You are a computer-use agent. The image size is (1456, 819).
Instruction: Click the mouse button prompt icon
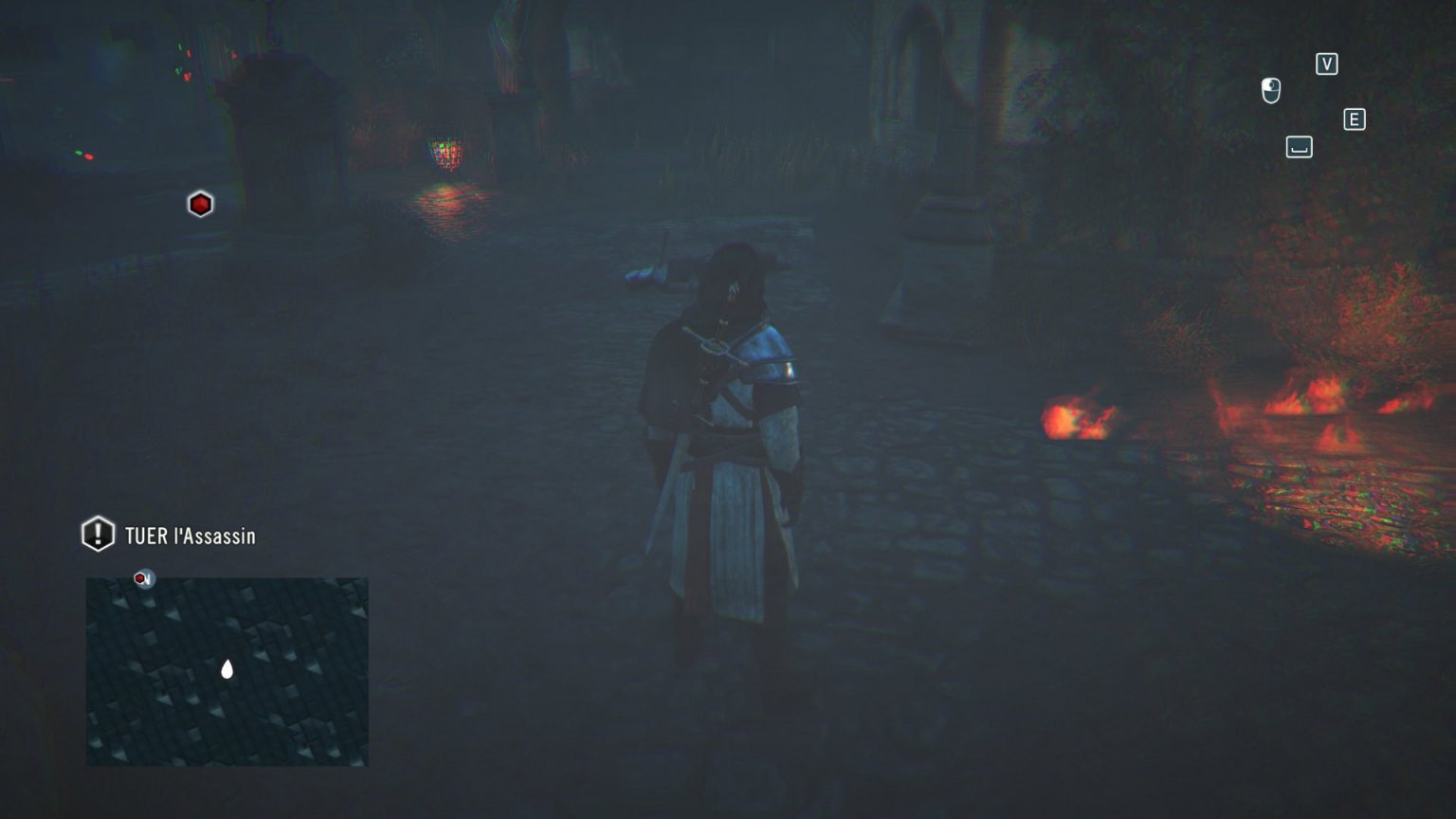(1269, 91)
